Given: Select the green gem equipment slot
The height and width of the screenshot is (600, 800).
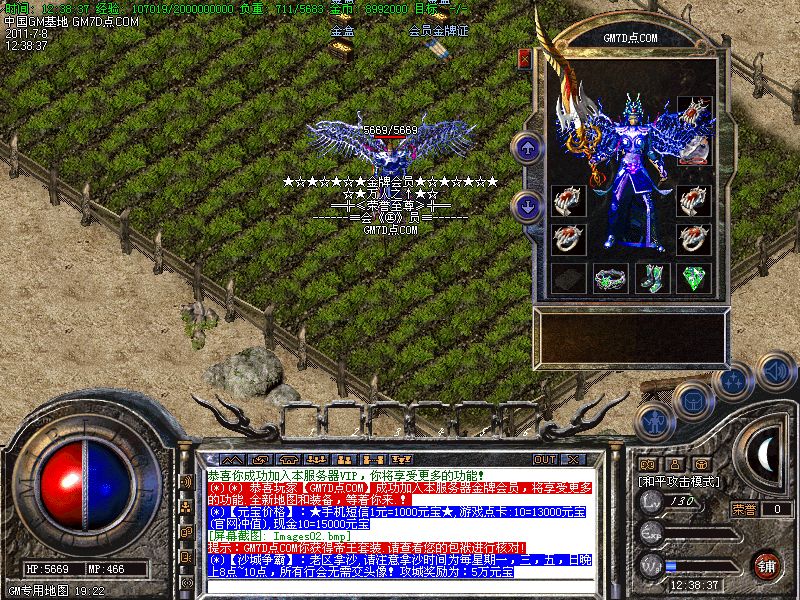Looking at the screenshot, I should tap(694, 278).
